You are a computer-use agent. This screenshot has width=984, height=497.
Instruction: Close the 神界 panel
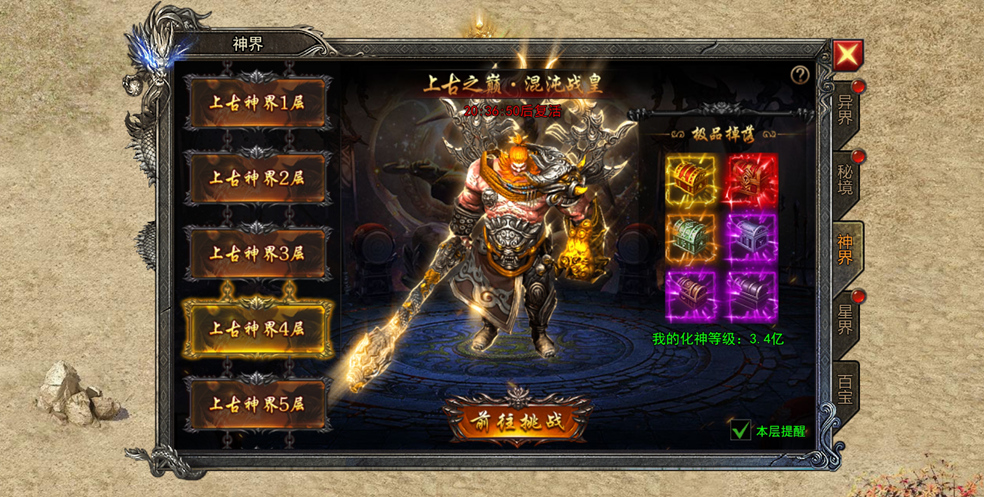tap(848, 55)
